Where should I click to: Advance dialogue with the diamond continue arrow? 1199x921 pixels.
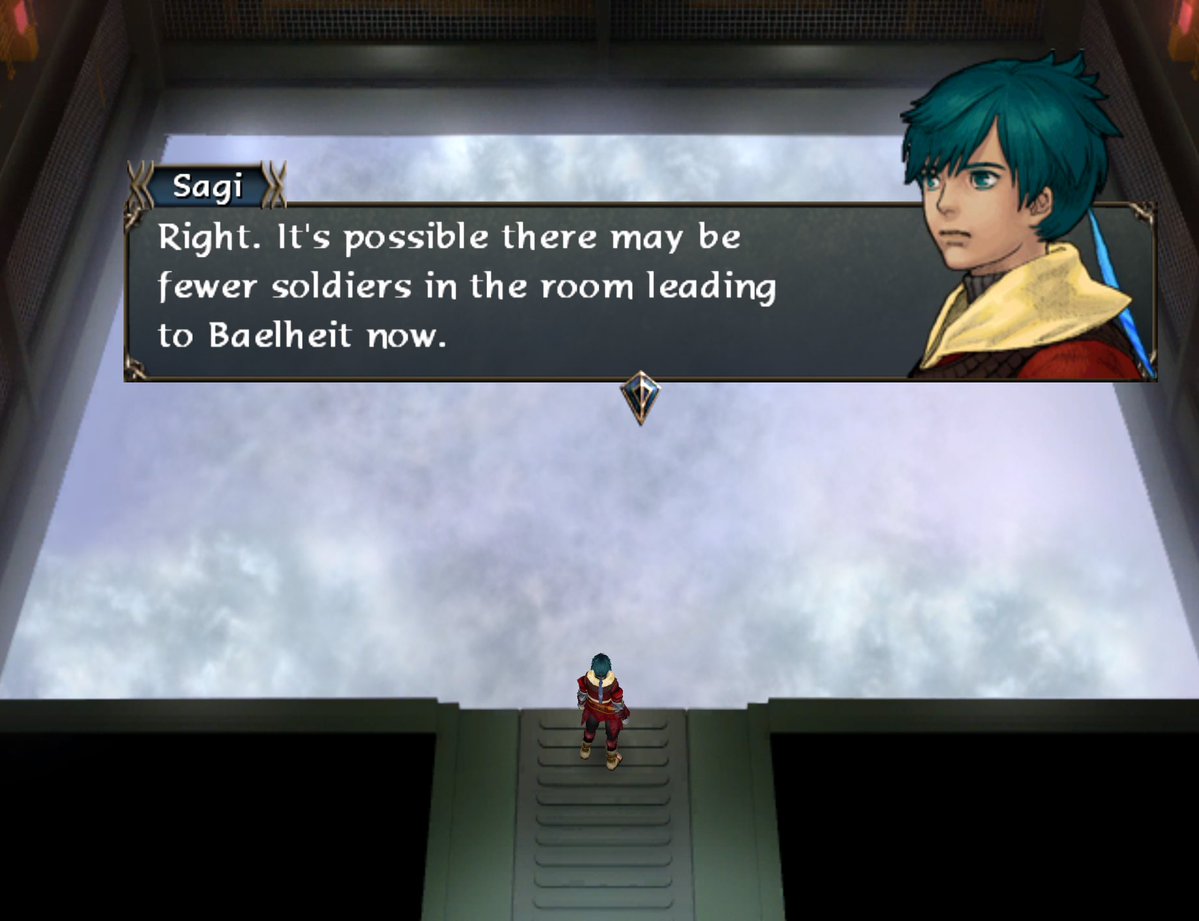coord(640,396)
